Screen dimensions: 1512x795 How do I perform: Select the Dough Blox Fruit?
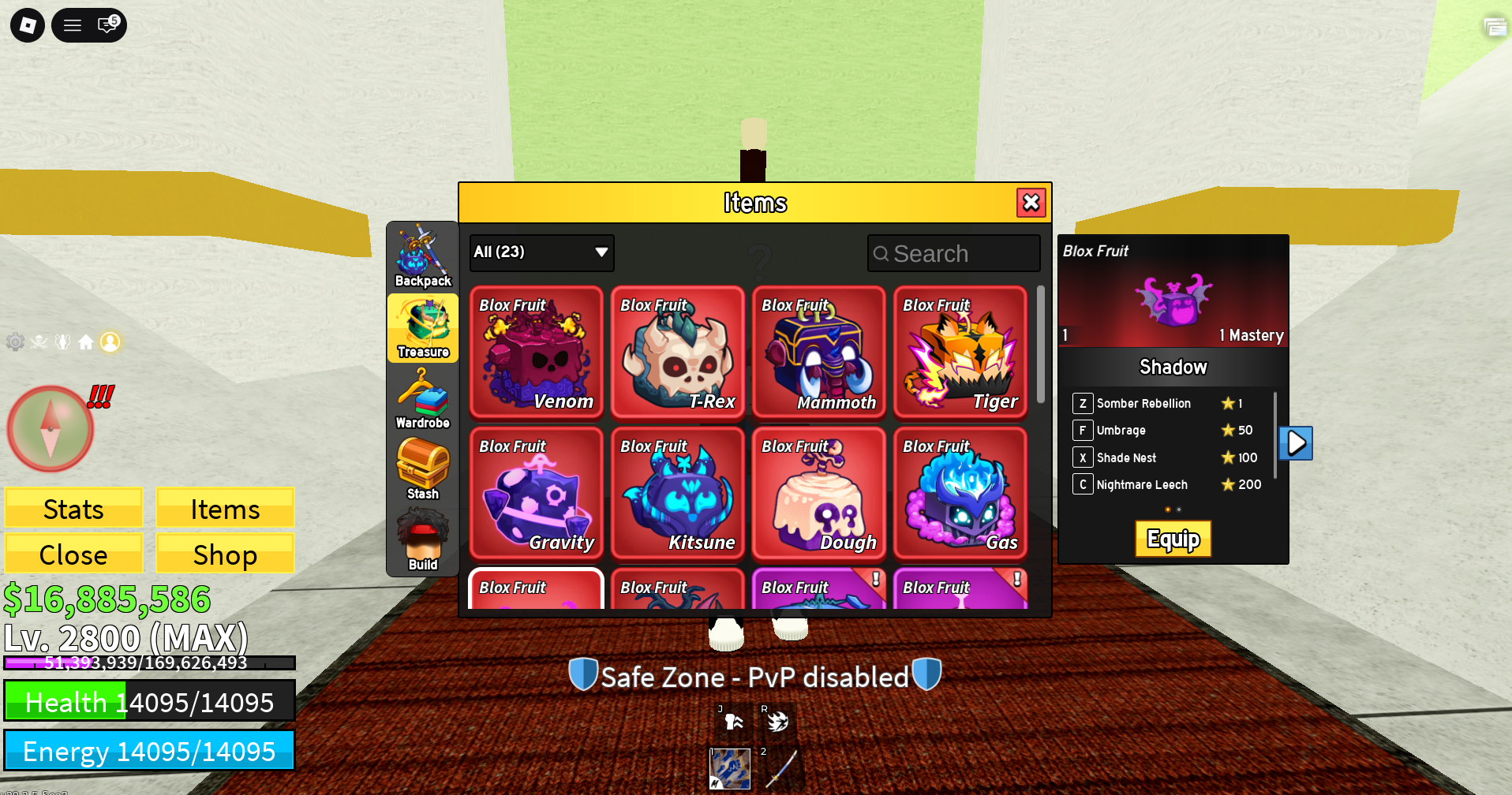click(x=818, y=493)
